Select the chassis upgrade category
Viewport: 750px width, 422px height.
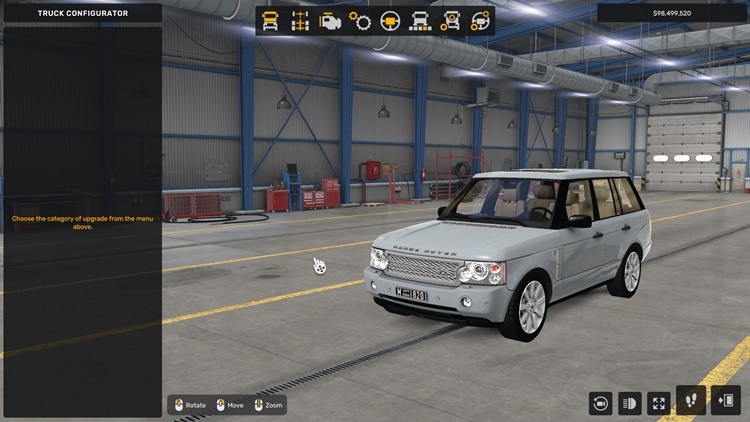tap(300, 20)
